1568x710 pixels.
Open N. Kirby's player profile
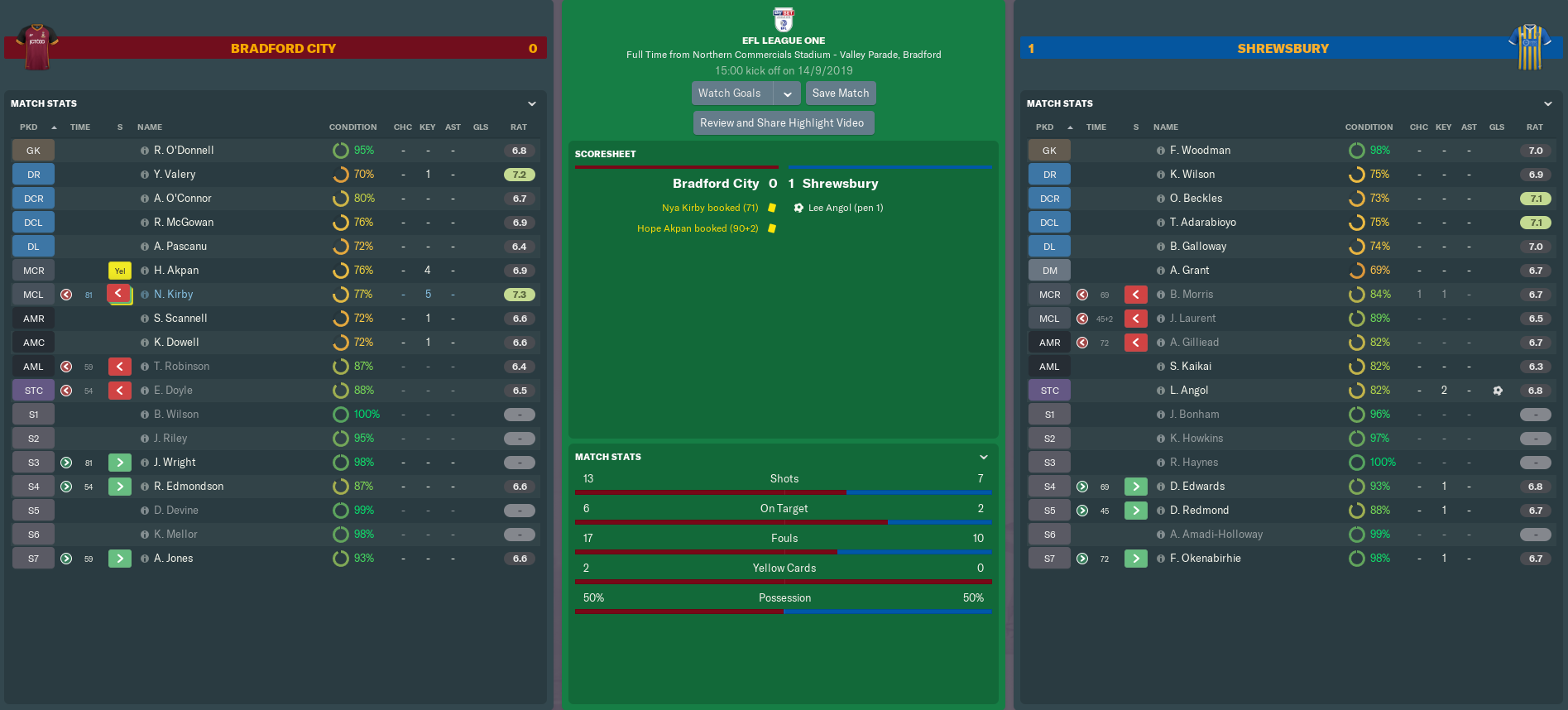tap(174, 295)
